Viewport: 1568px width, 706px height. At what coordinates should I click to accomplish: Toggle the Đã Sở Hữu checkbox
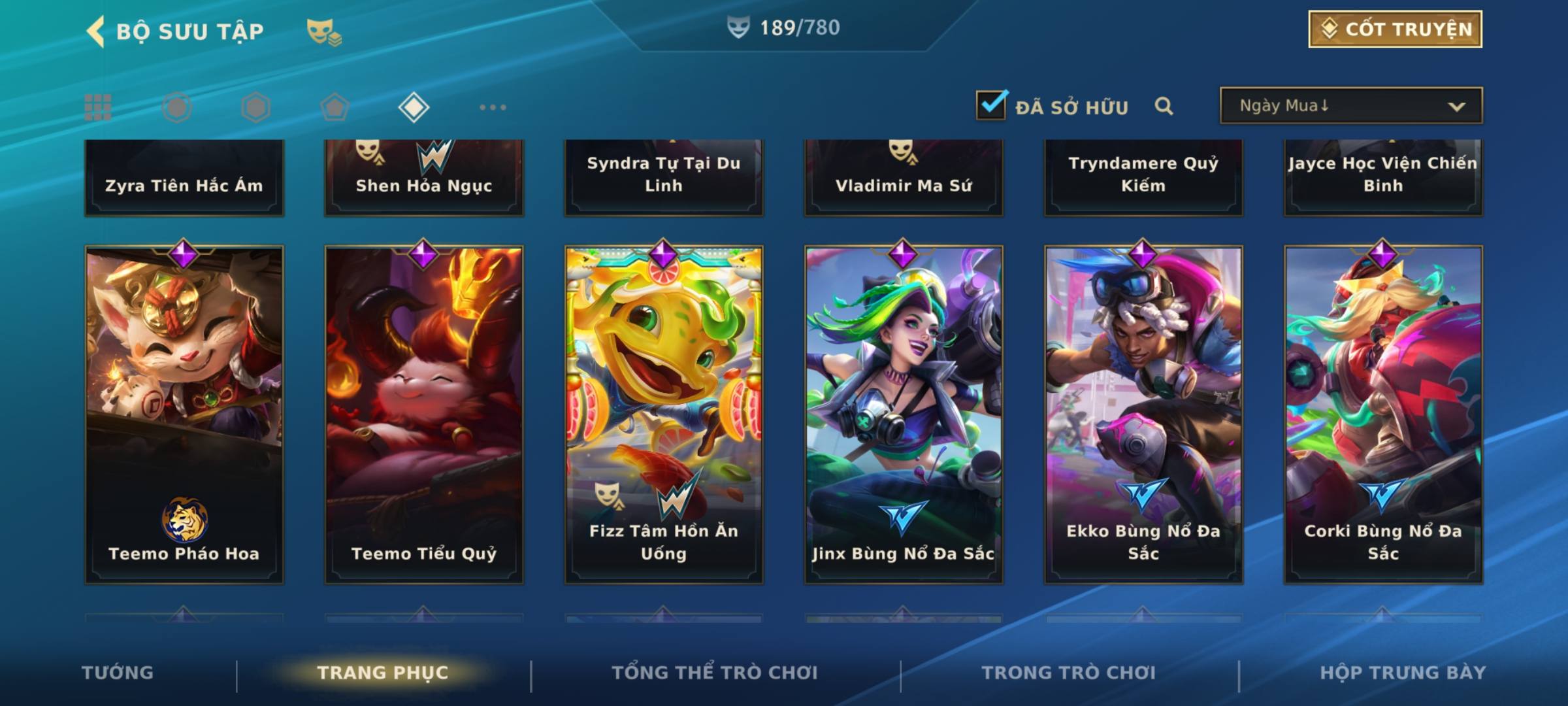tap(991, 106)
